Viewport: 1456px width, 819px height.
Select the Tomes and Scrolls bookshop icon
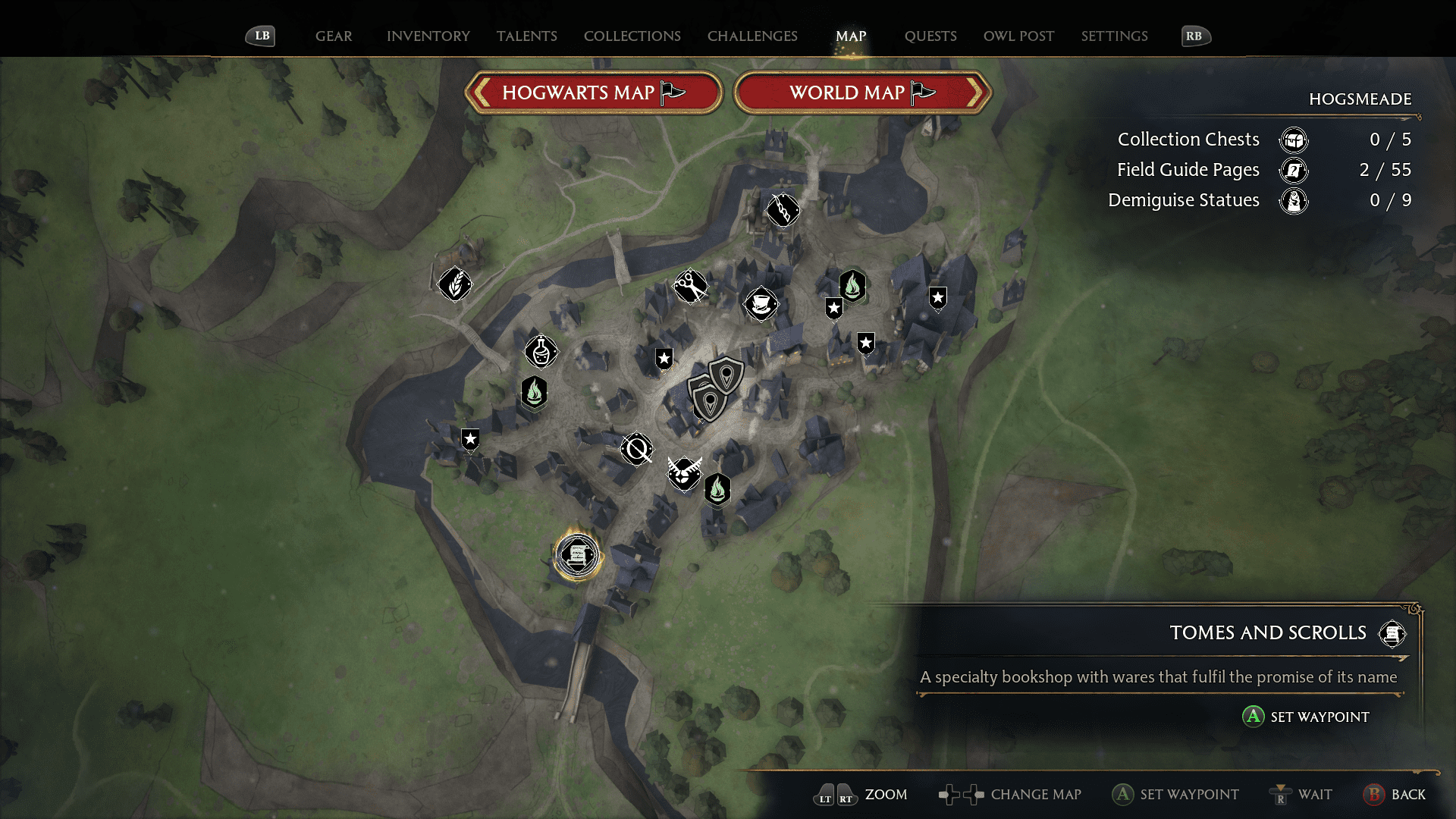point(577,554)
